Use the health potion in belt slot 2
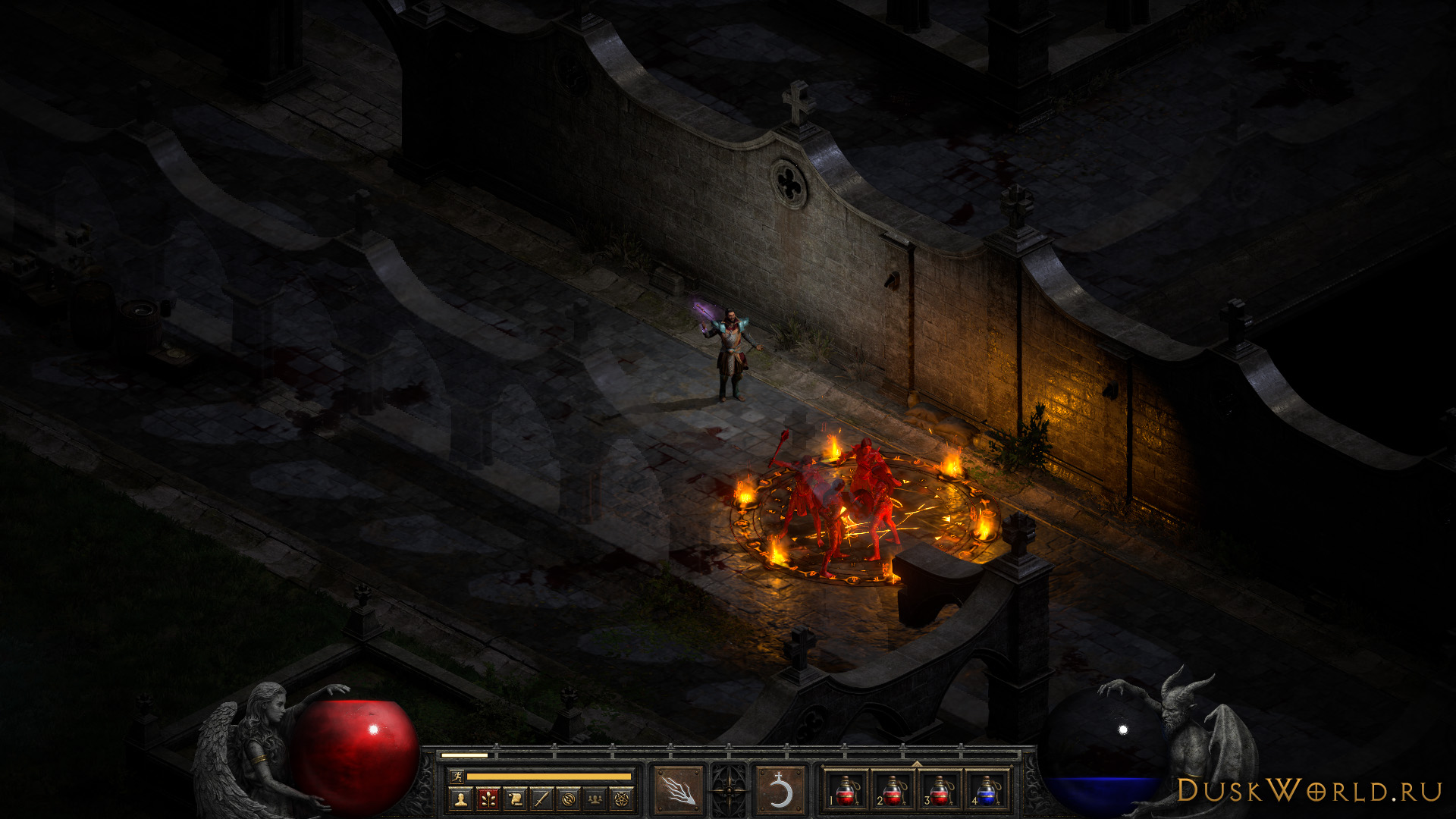Screen dimensions: 1456x819 click(893, 790)
